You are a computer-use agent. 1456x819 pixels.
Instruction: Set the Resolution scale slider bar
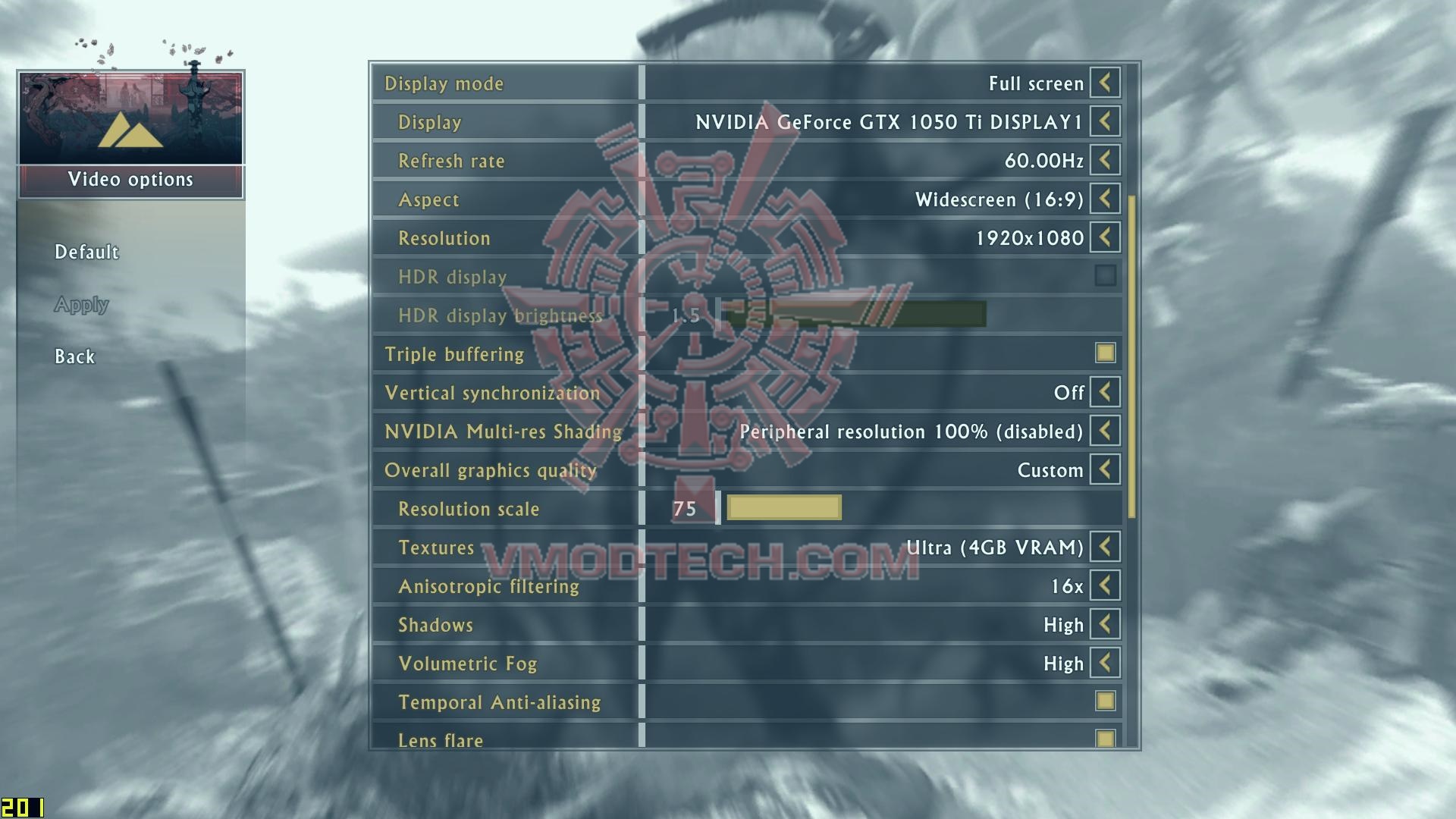pyautogui.click(x=784, y=508)
